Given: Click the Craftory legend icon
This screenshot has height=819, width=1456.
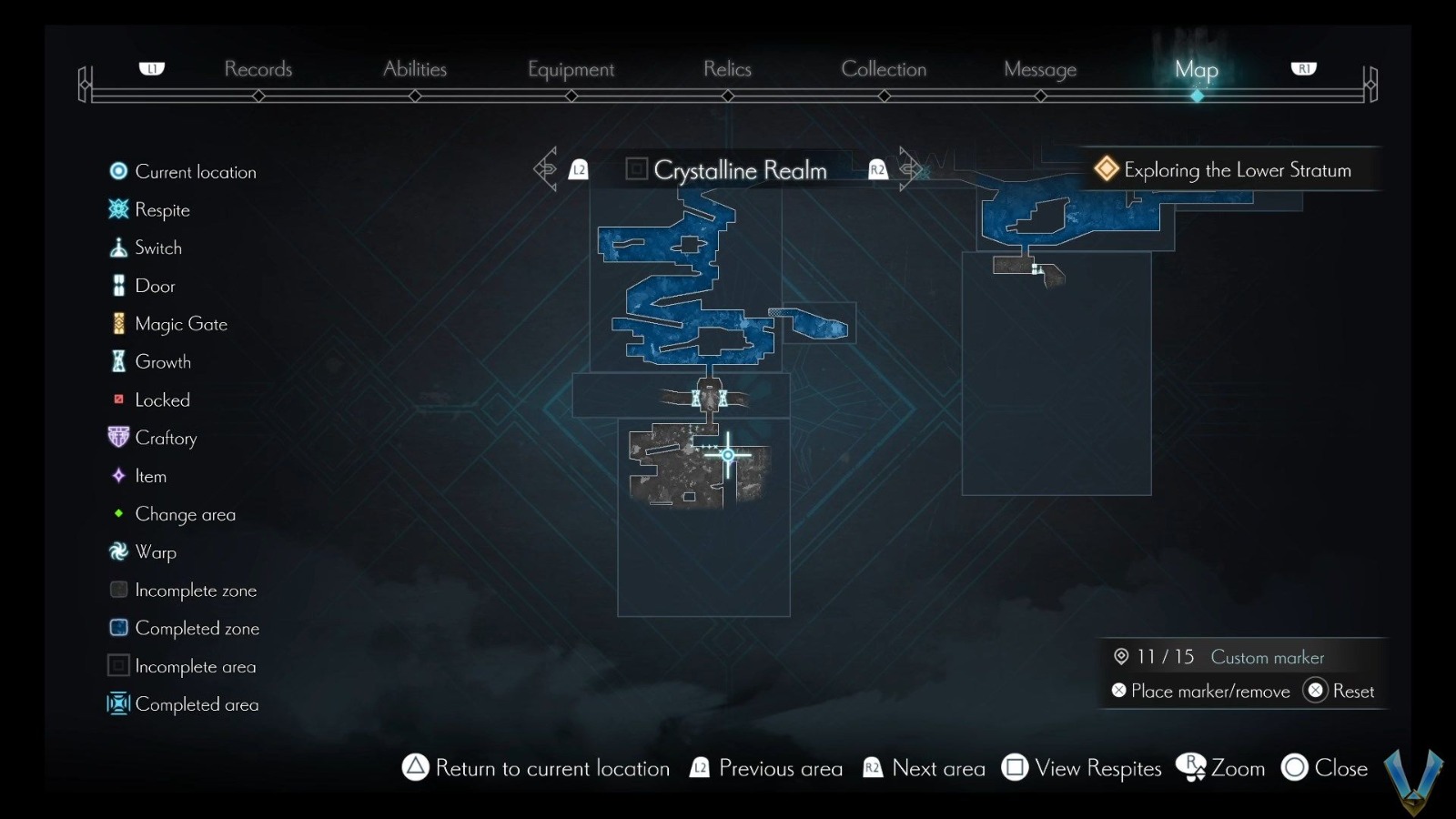Looking at the screenshot, I should pyautogui.click(x=118, y=437).
